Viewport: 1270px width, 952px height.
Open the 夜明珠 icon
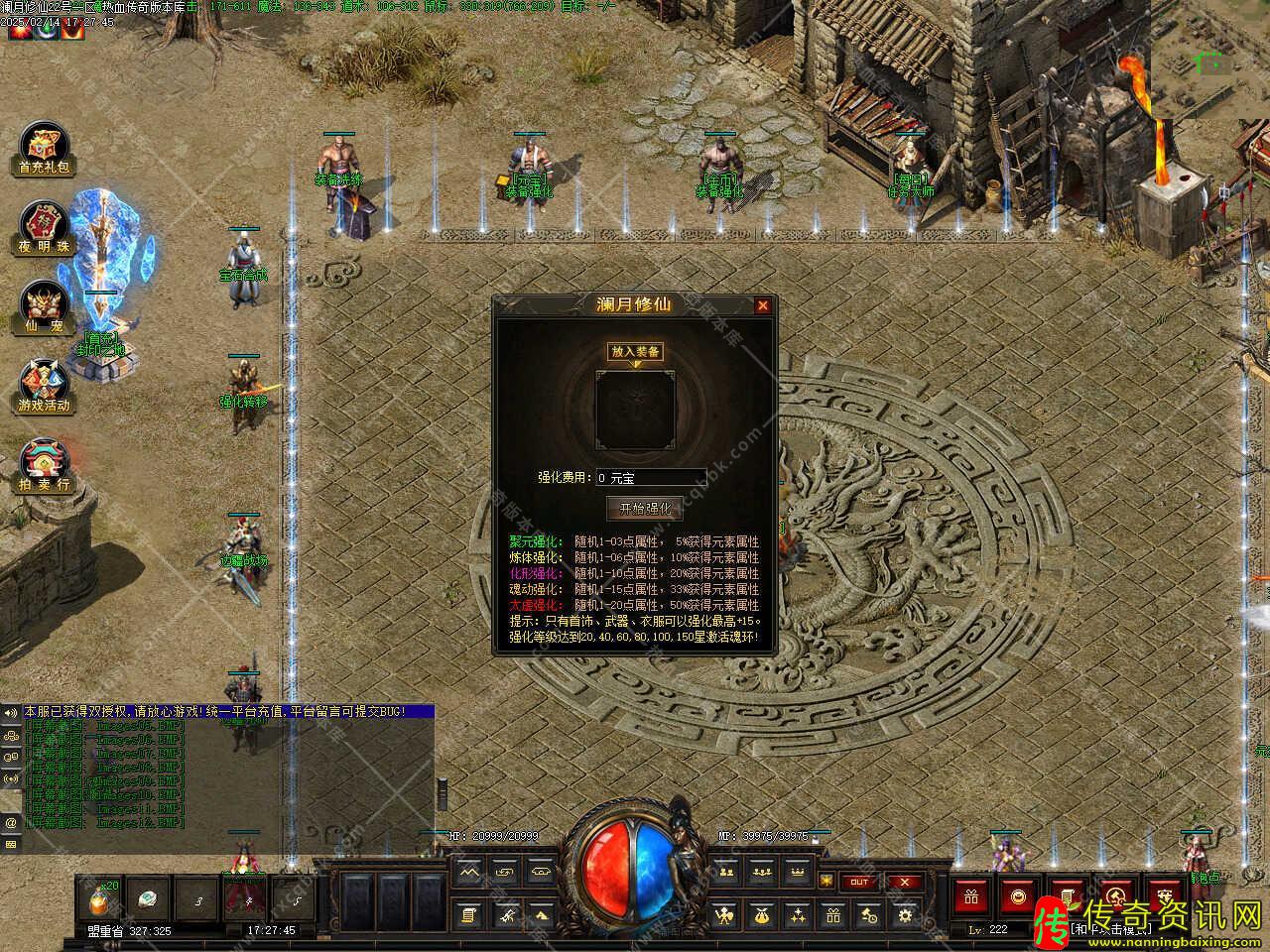click(x=44, y=229)
